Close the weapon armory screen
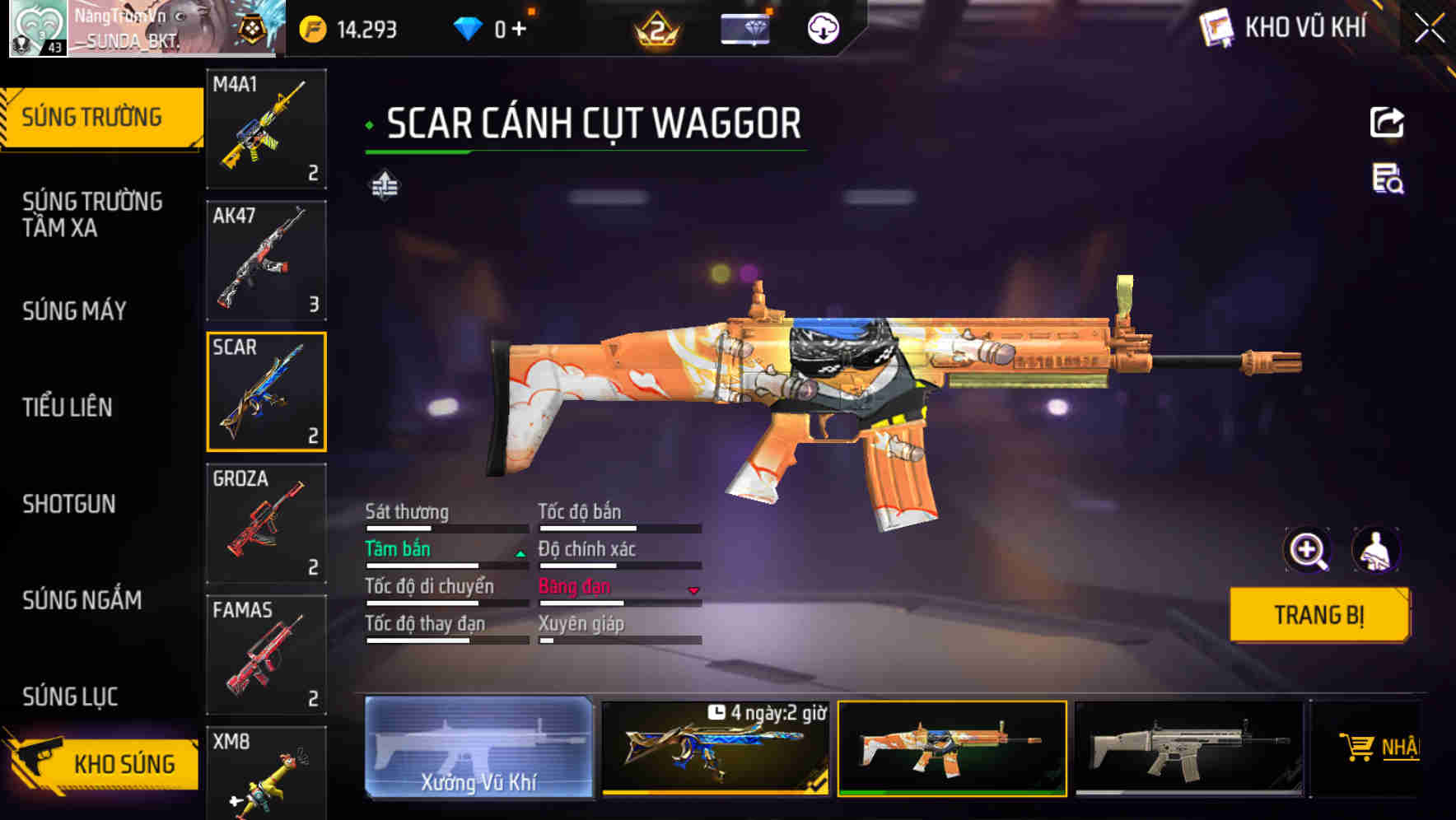This screenshot has height=820, width=1456. (x=1429, y=29)
